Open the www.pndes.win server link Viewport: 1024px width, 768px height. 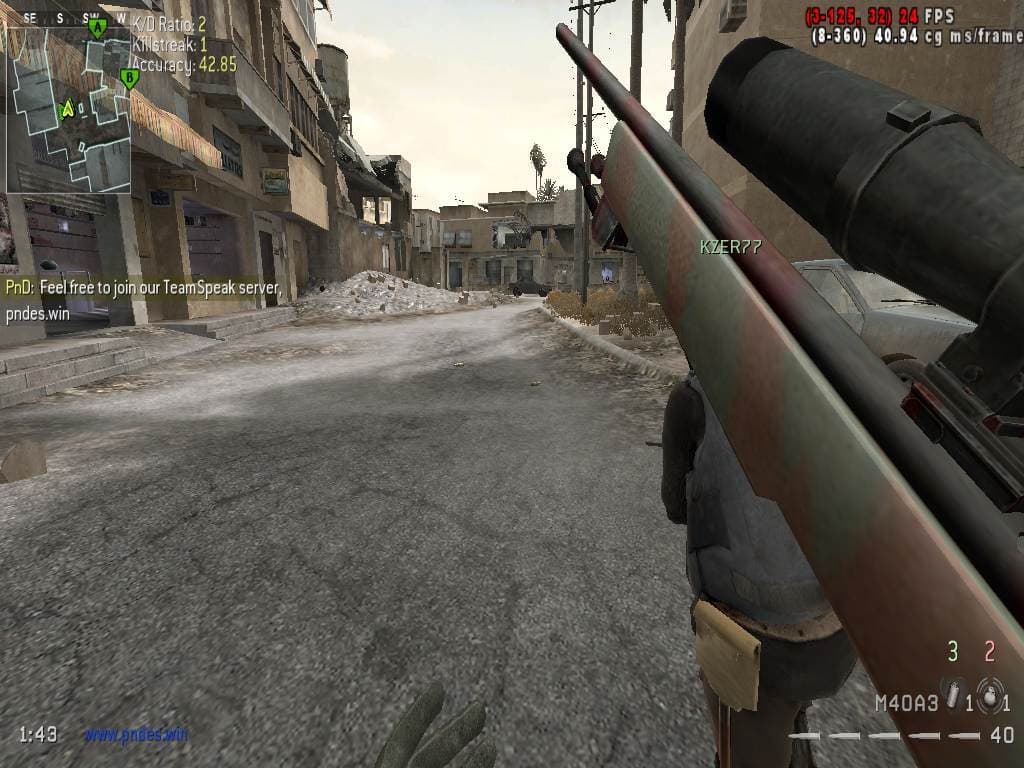point(136,735)
